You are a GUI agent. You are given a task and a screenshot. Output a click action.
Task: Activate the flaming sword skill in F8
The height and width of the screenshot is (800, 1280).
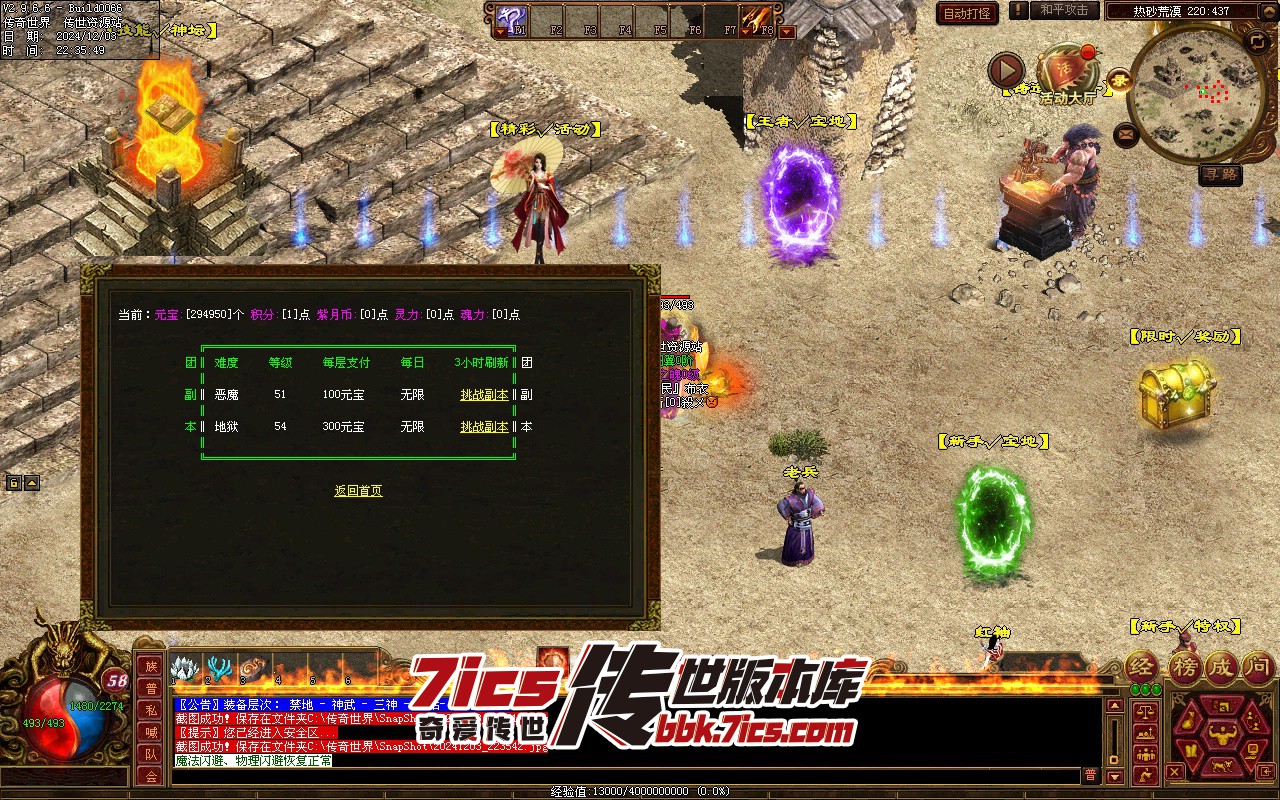pyautogui.click(x=755, y=19)
